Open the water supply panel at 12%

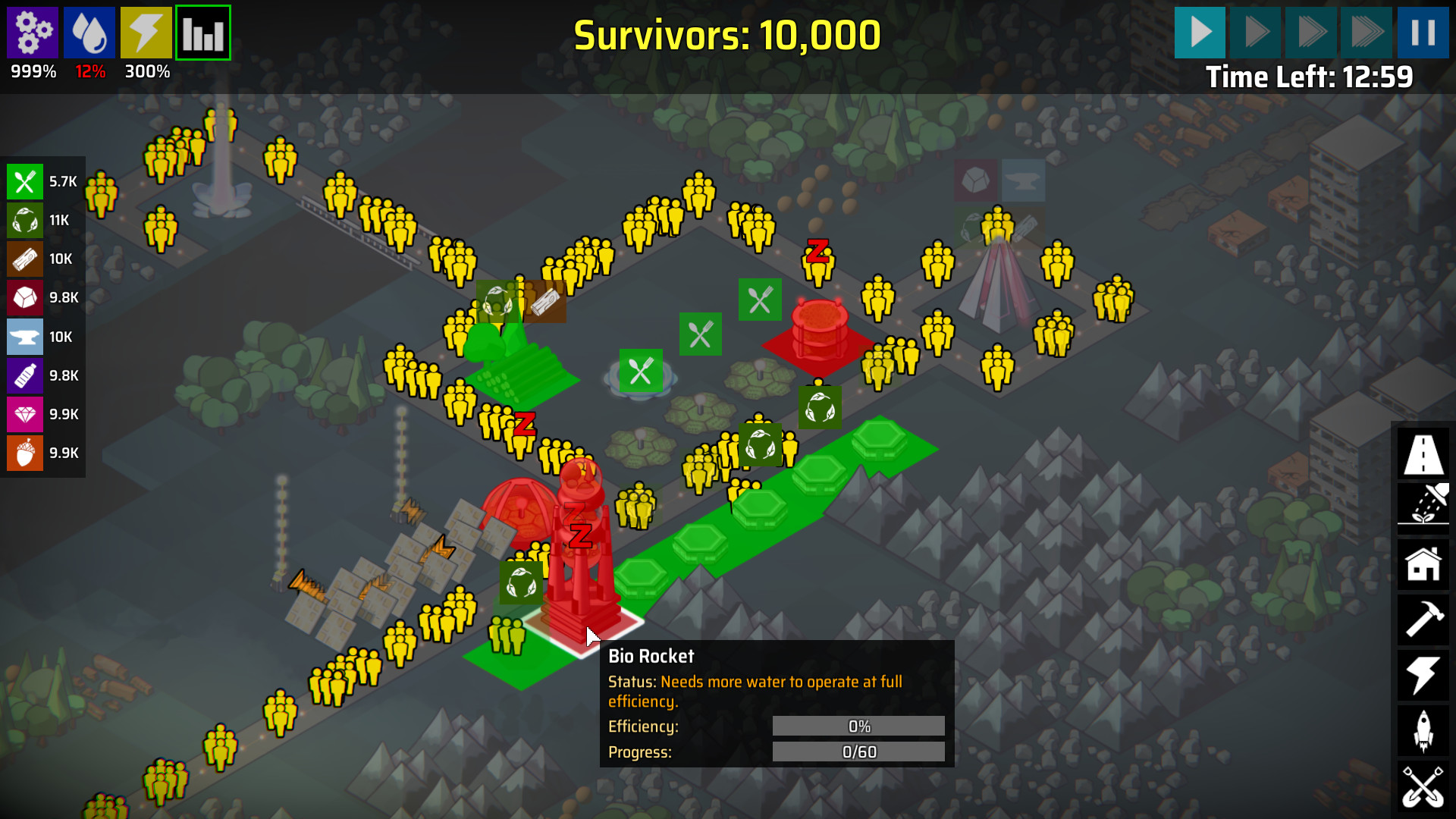tap(89, 32)
